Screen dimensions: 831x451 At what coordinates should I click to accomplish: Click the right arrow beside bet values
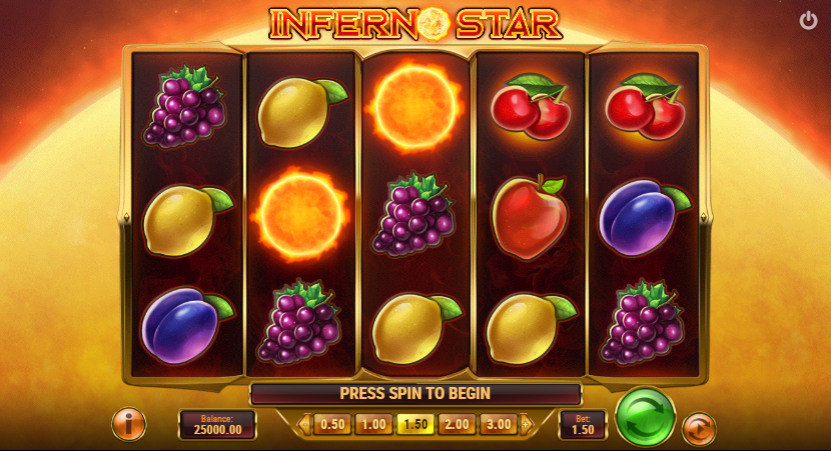coord(526,424)
